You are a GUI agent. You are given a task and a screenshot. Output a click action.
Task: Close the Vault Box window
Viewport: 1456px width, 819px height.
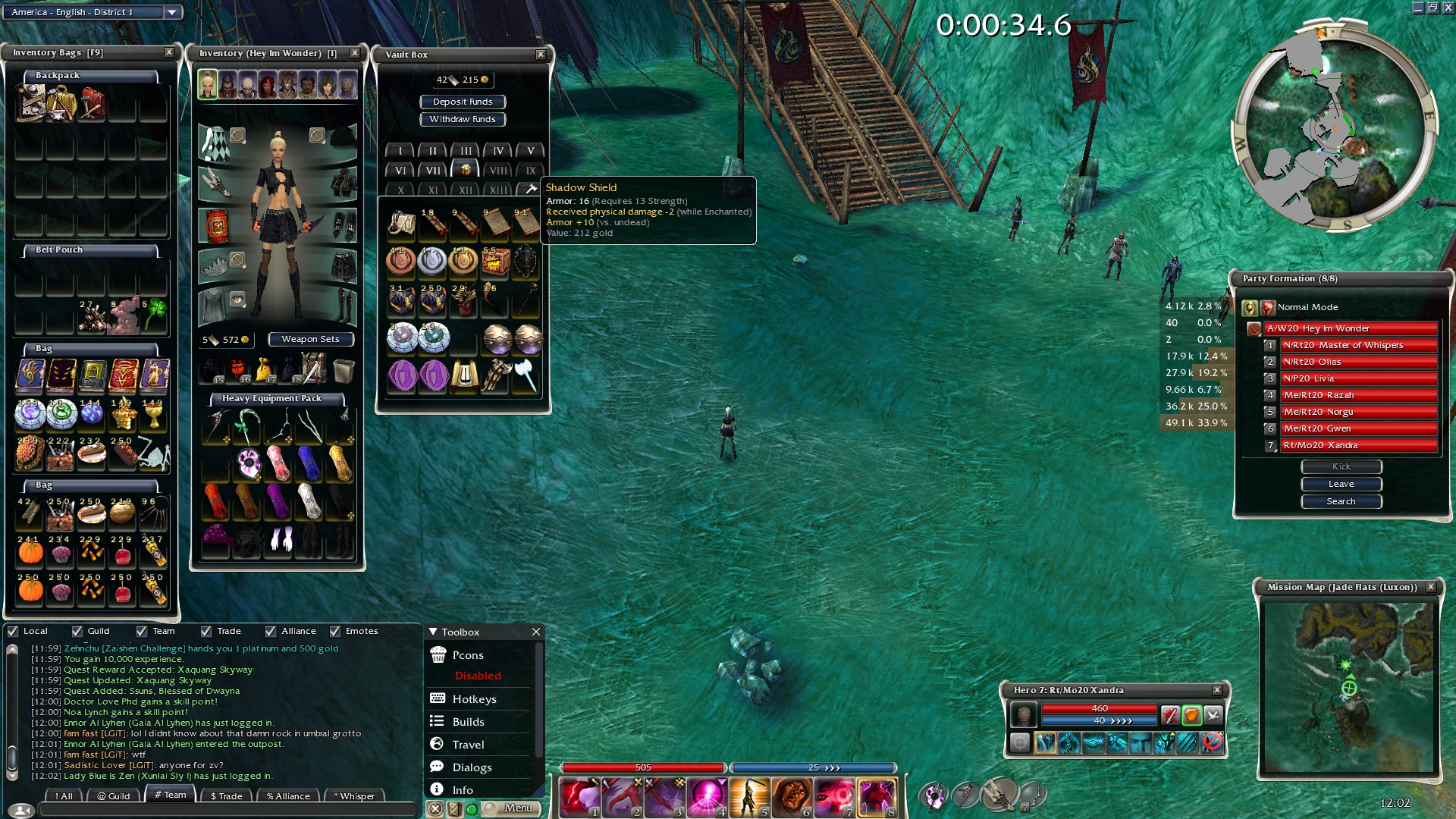click(x=541, y=55)
